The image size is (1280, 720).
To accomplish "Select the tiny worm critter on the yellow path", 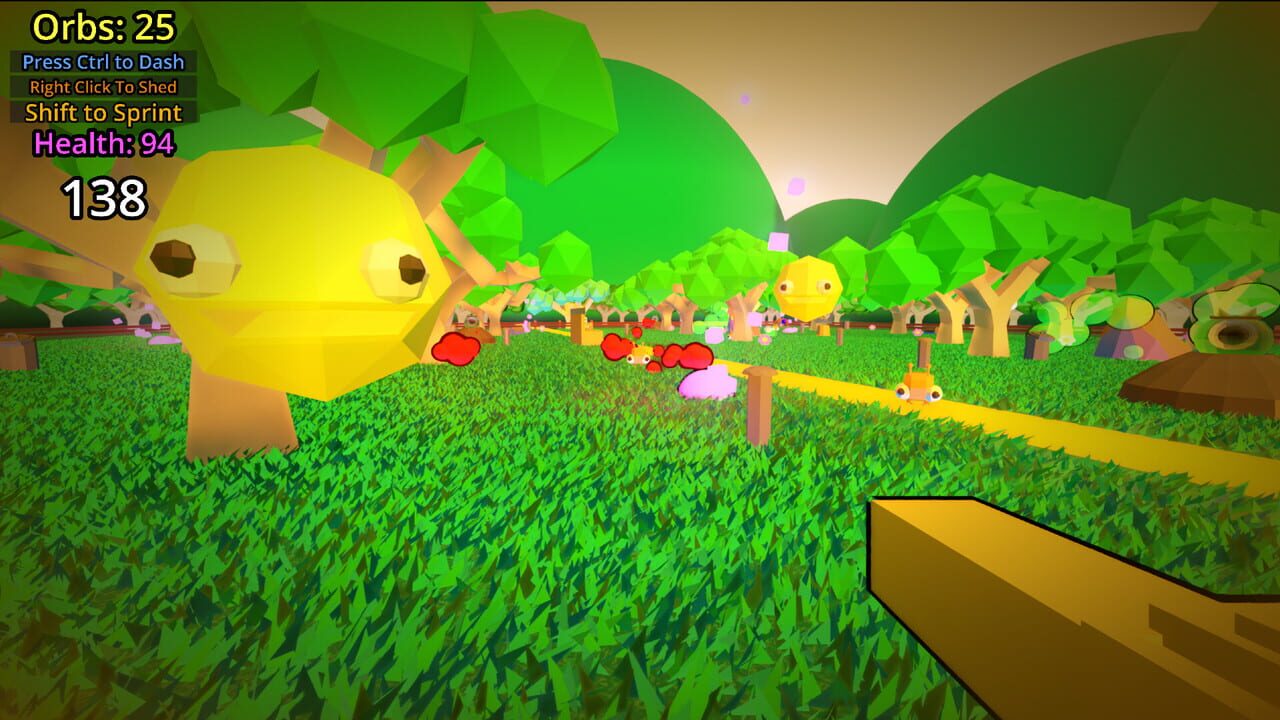I will (x=920, y=392).
